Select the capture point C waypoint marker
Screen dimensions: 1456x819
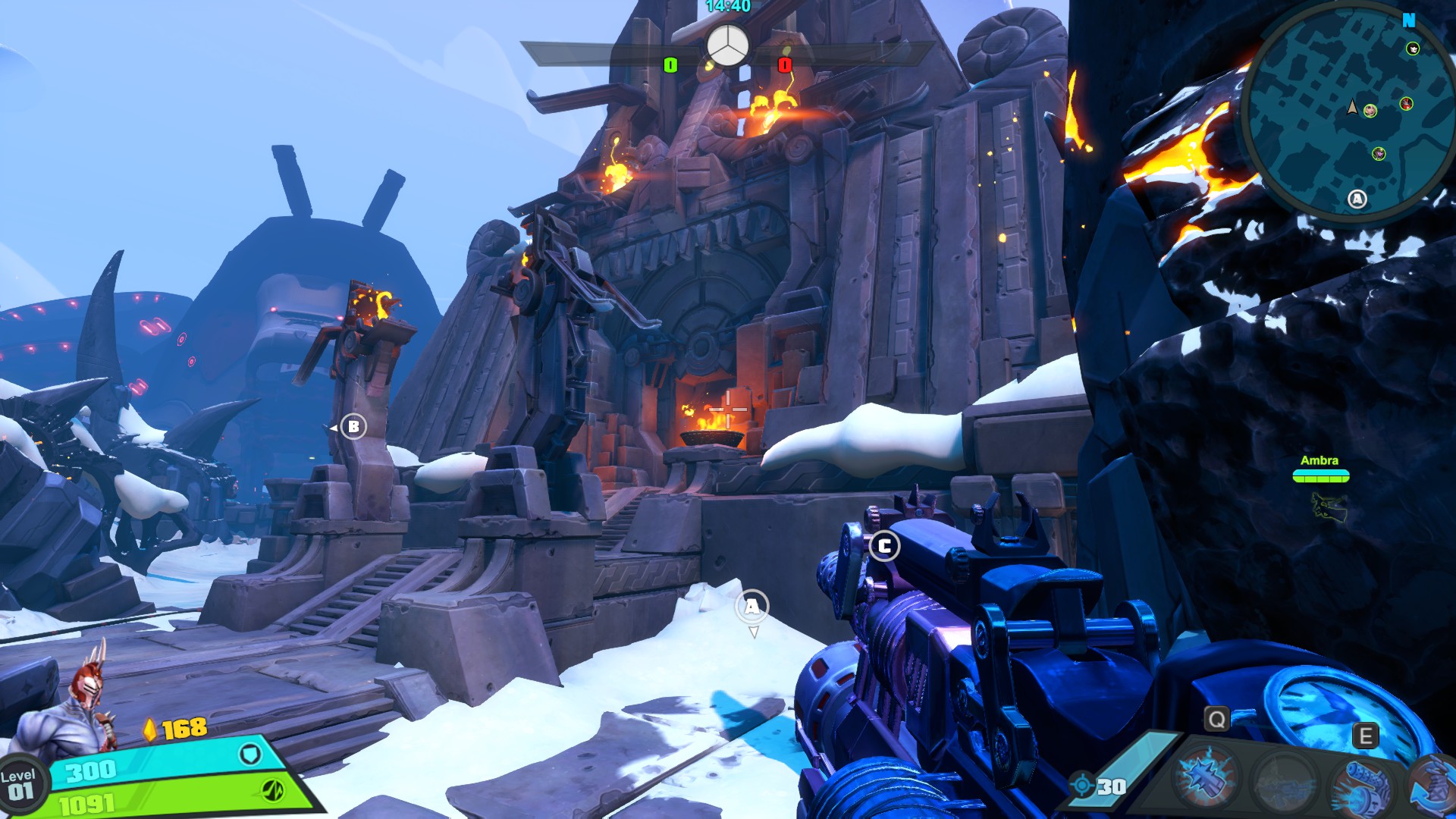[884, 546]
